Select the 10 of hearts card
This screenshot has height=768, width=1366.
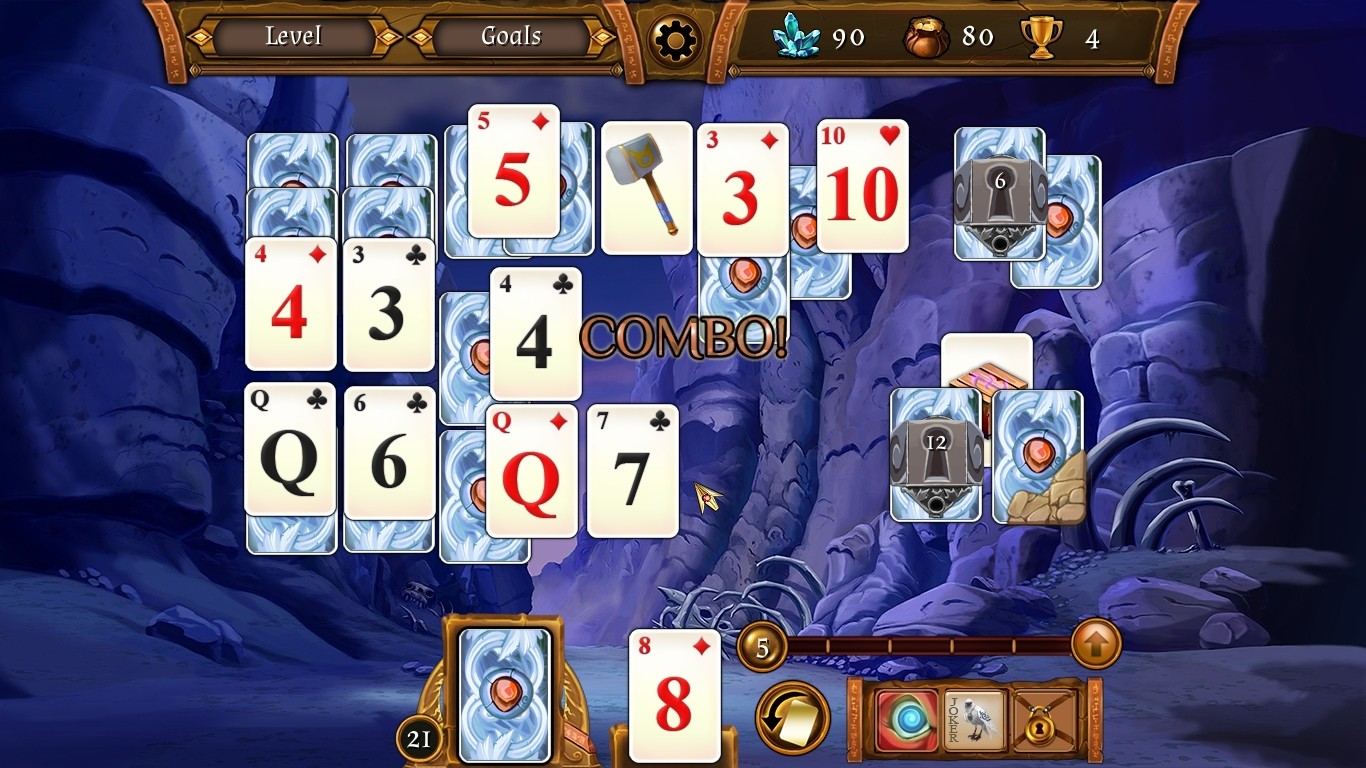click(x=862, y=186)
